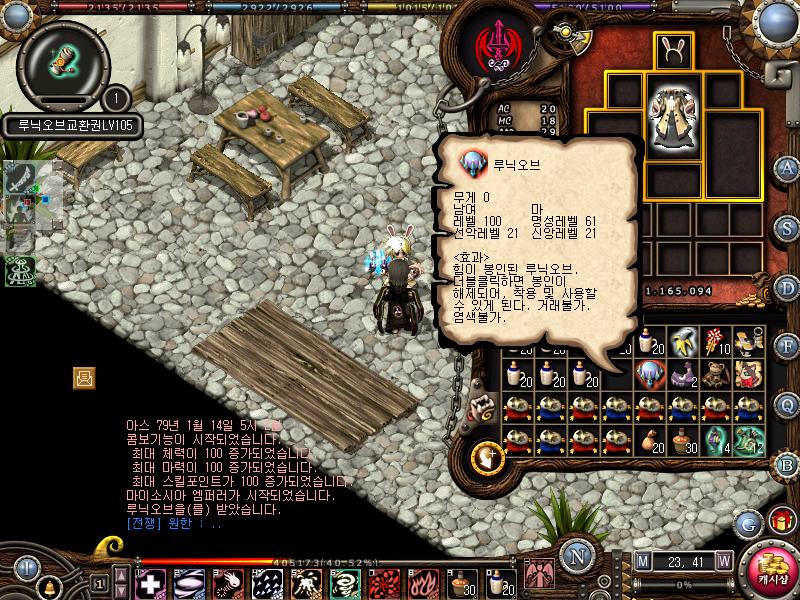The height and width of the screenshot is (600, 800).
Task: Click the B side button
Action: coord(787,463)
